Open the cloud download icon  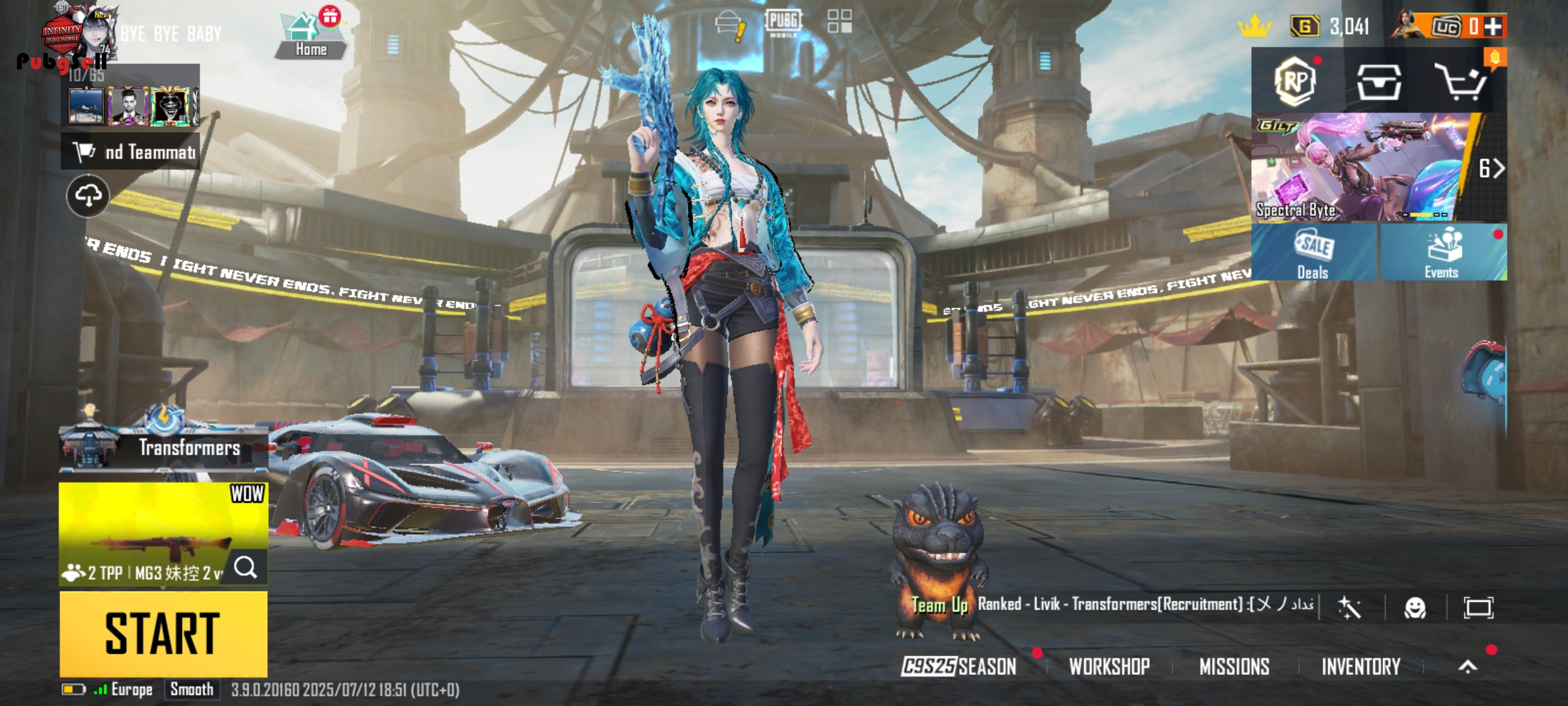coord(88,195)
